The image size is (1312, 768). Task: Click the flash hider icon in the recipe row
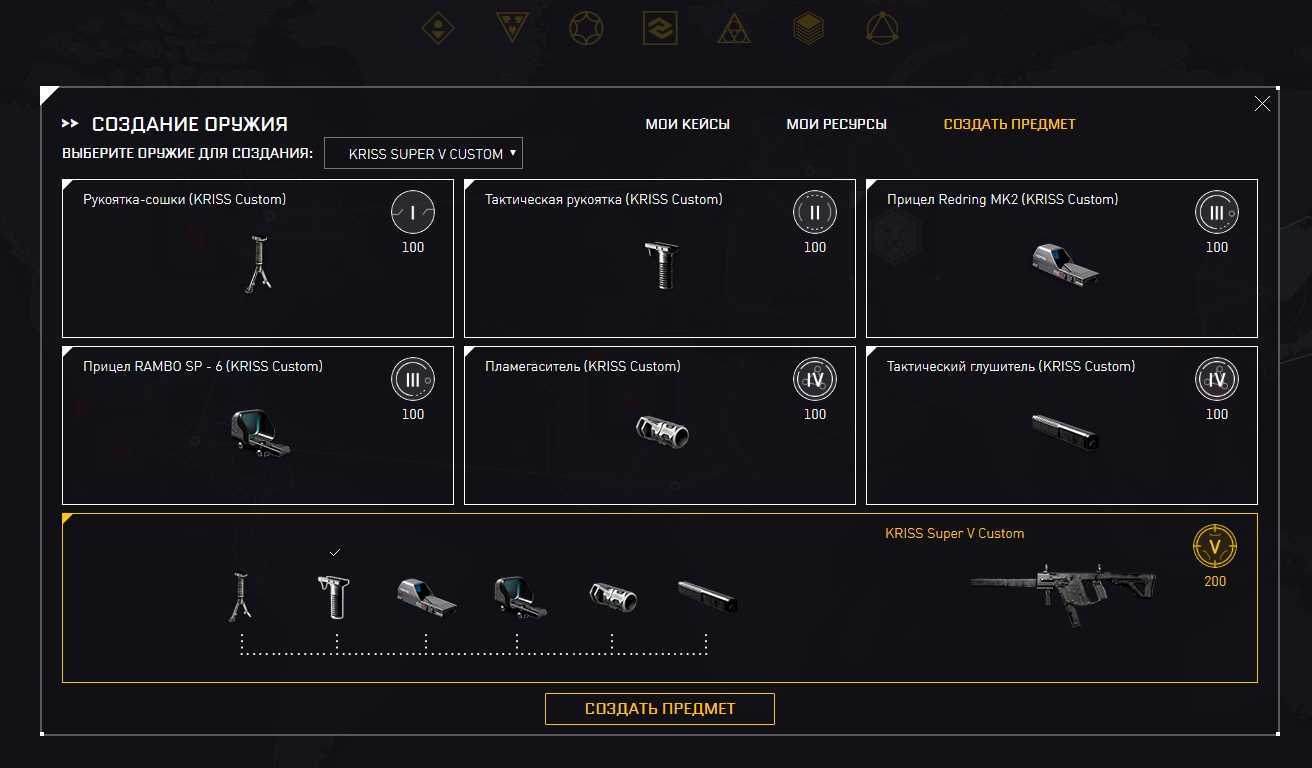coord(613,597)
